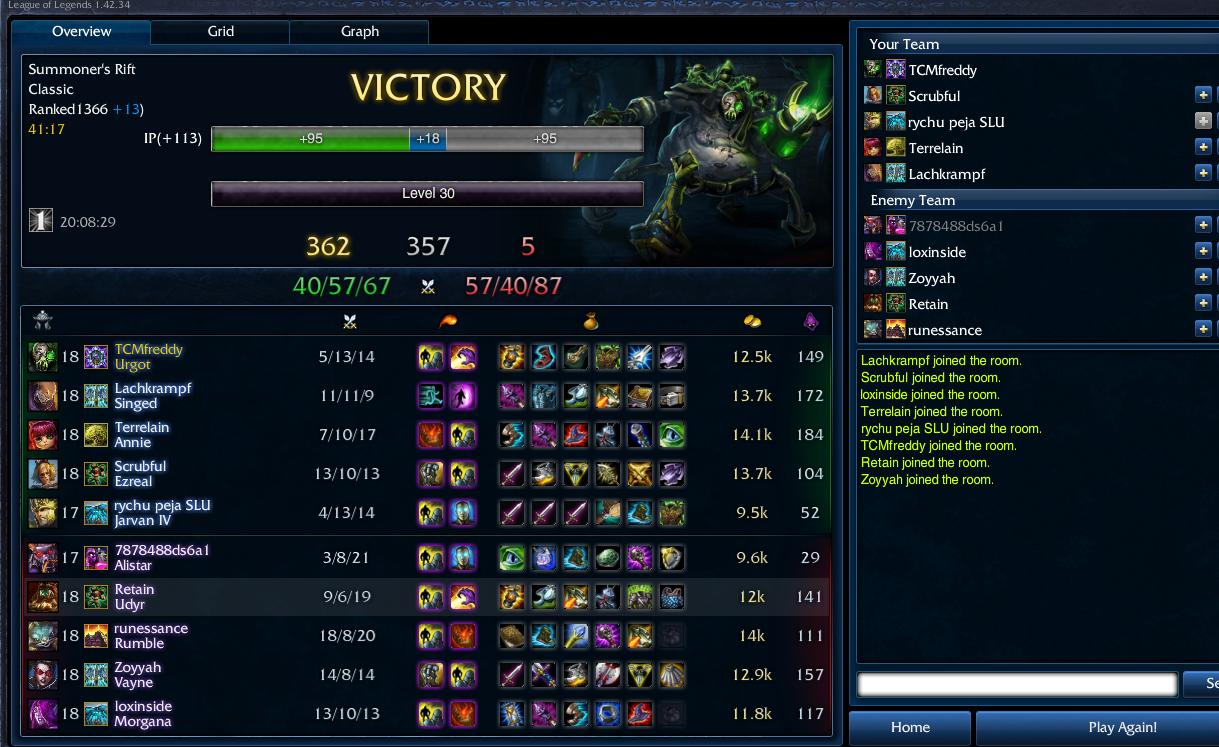Image resolution: width=1219 pixels, height=747 pixels.
Task: Add enemy runessance with the plus button
Action: point(1203,330)
